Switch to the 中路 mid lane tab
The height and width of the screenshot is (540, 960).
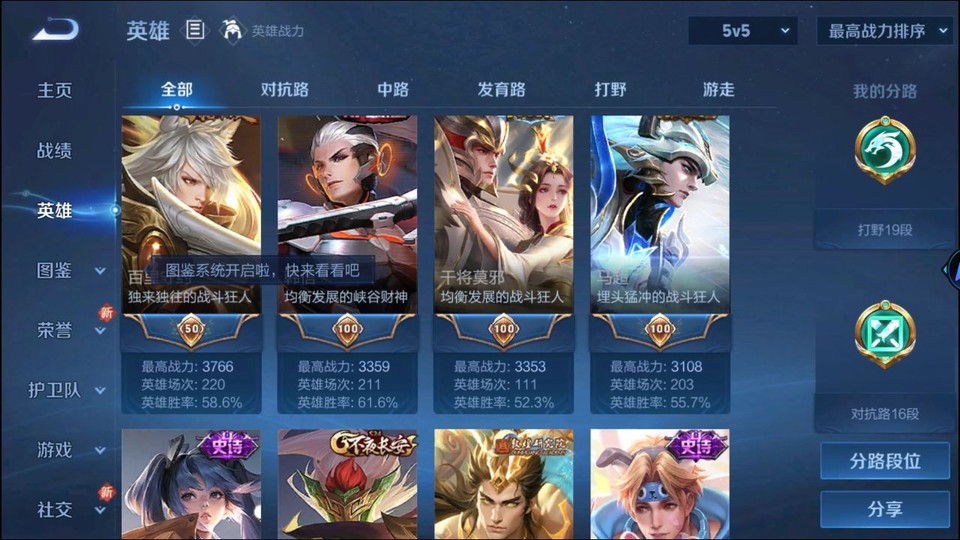pos(393,90)
